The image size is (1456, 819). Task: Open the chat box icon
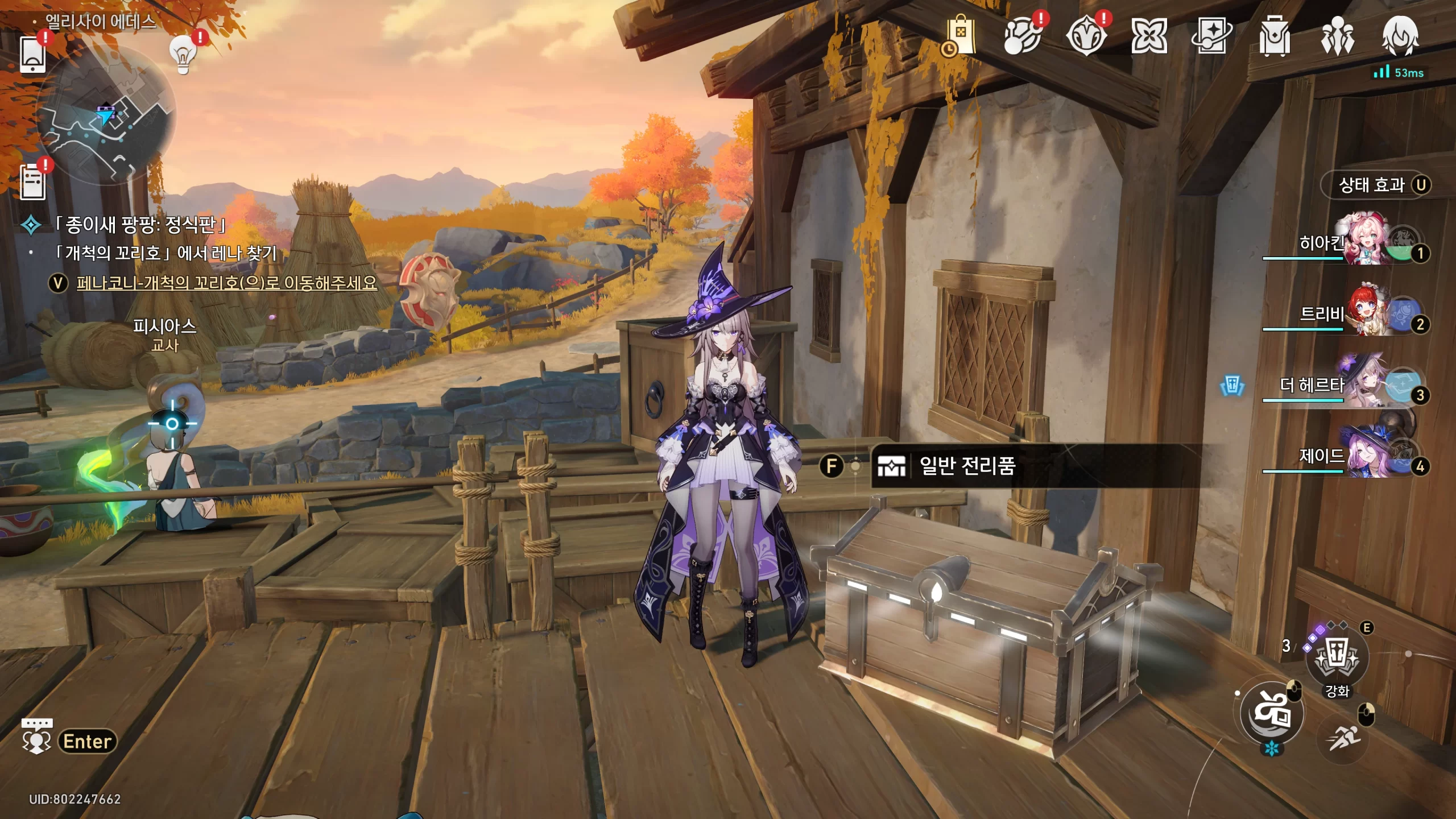click(x=36, y=737)
